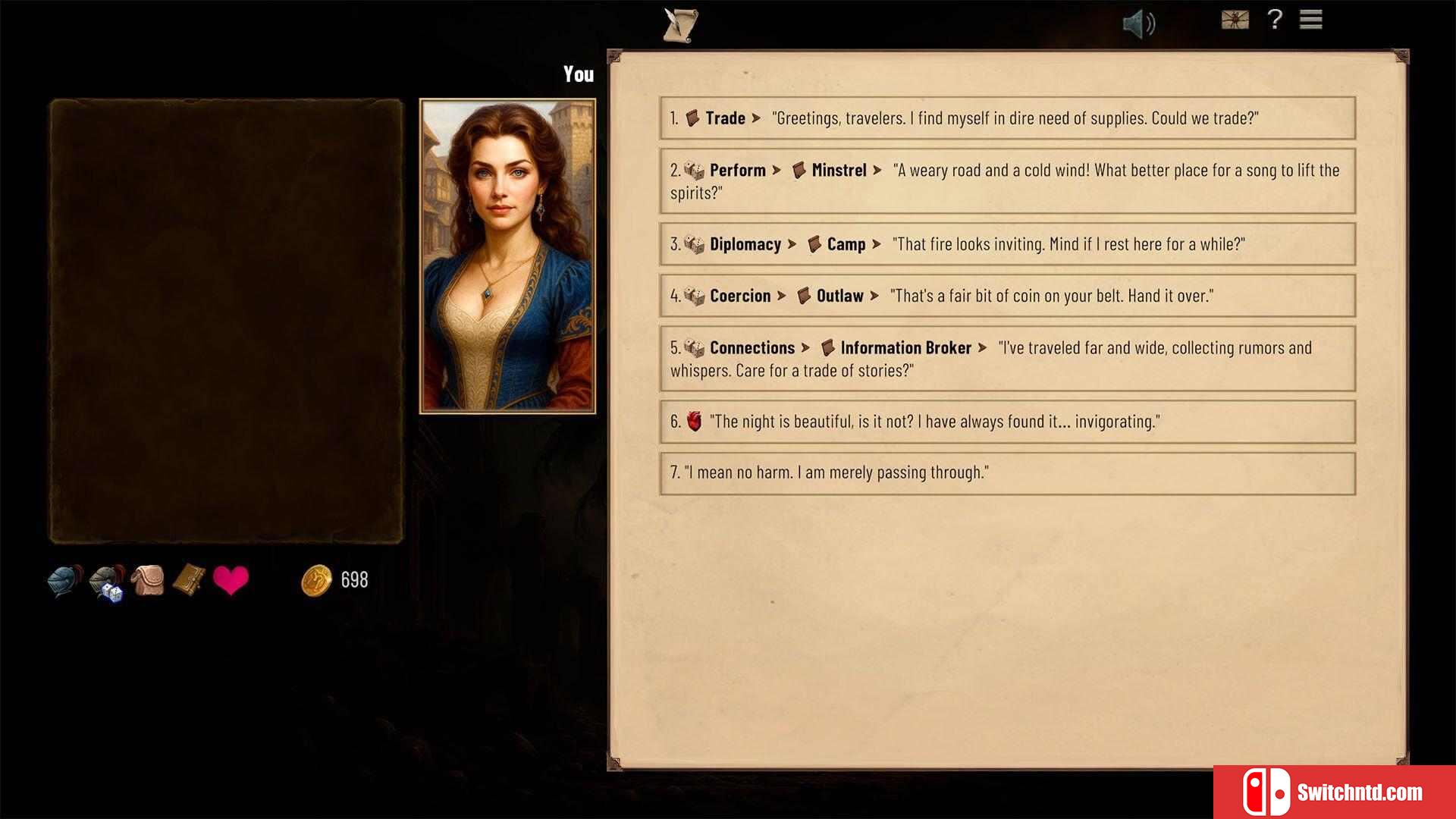Choose the Coercion Outlaw threat option
1456x819 pixels.
[1007, 296]
